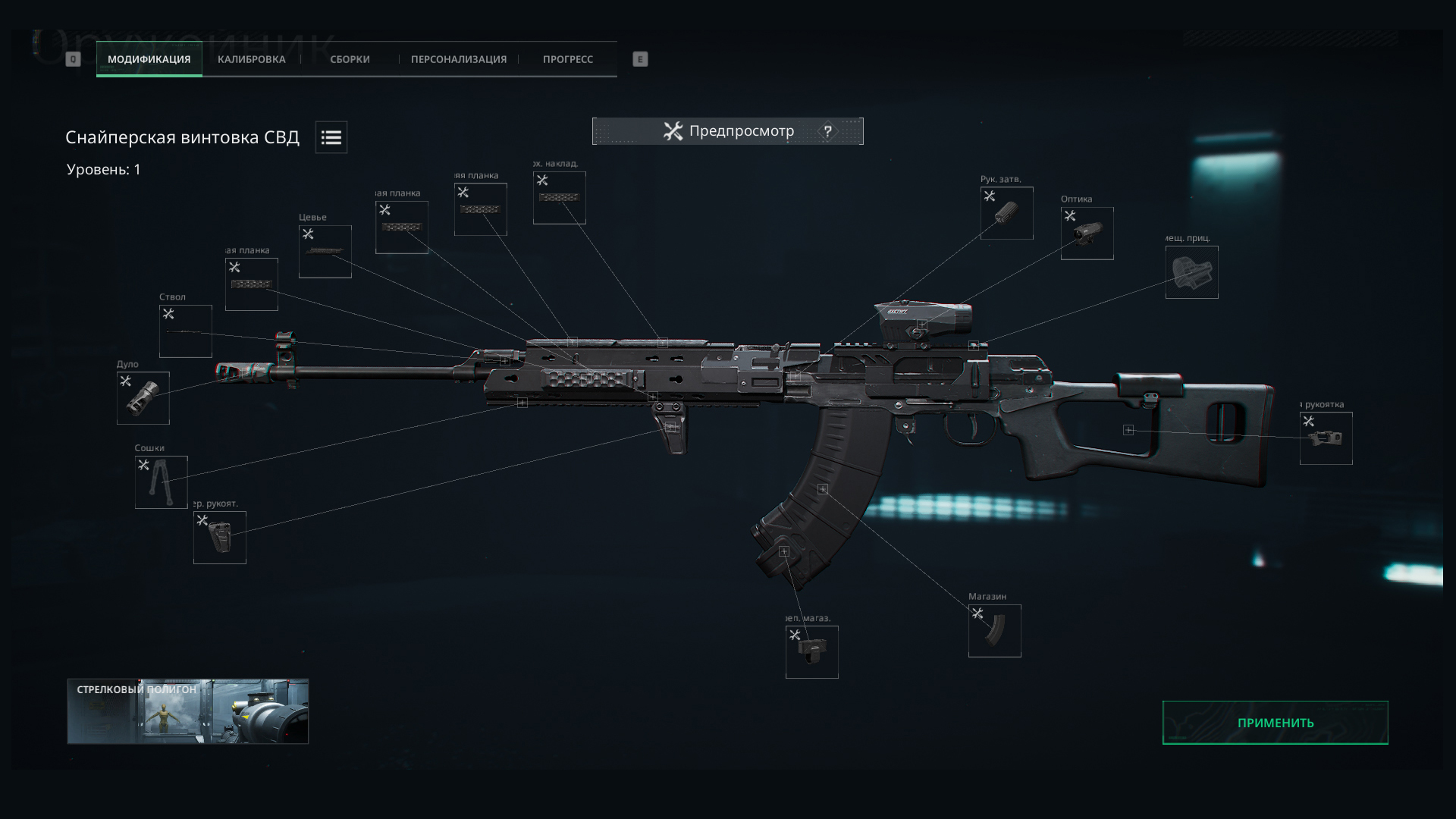This screenshot has width=1456, height=819.
Task: Choose the Дуло muzzle slot
Action: click(143, 398)
